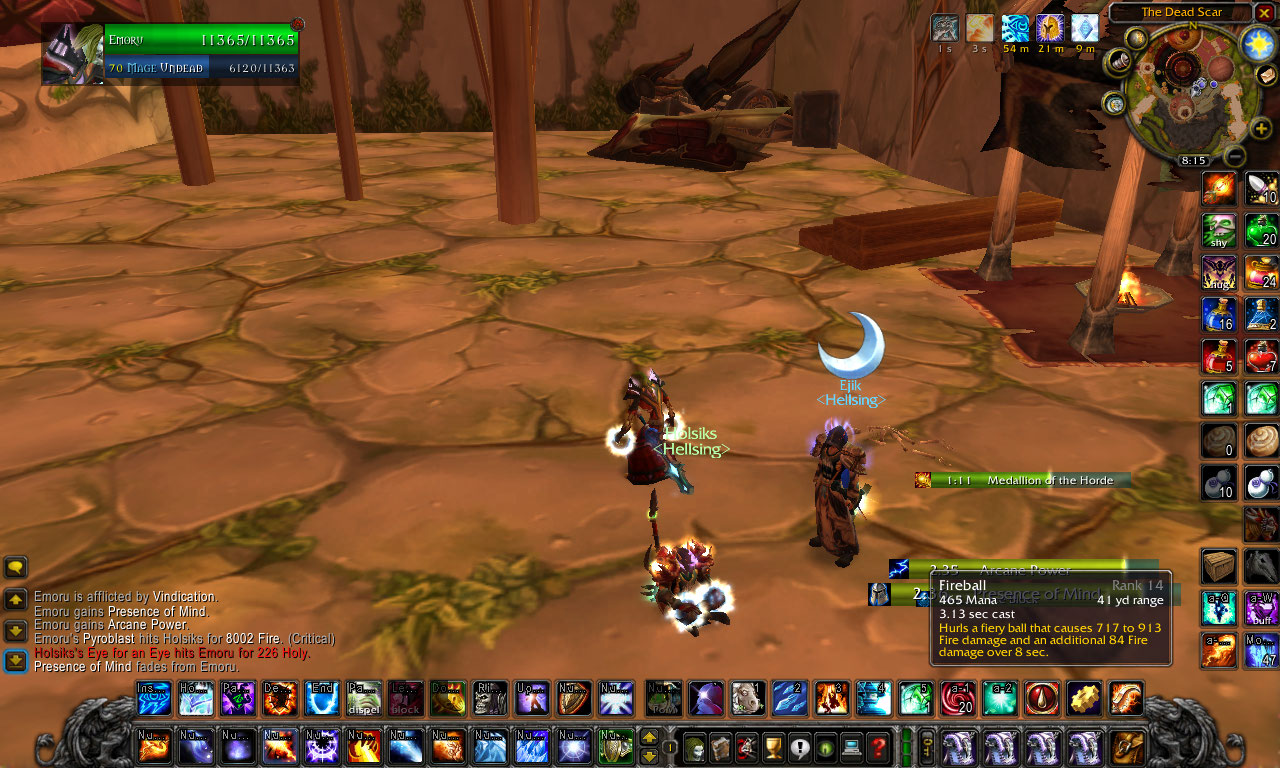Click the wooden crate icon in side bar
Viewport: 1280px width, 768px height.
point(1219,567)
